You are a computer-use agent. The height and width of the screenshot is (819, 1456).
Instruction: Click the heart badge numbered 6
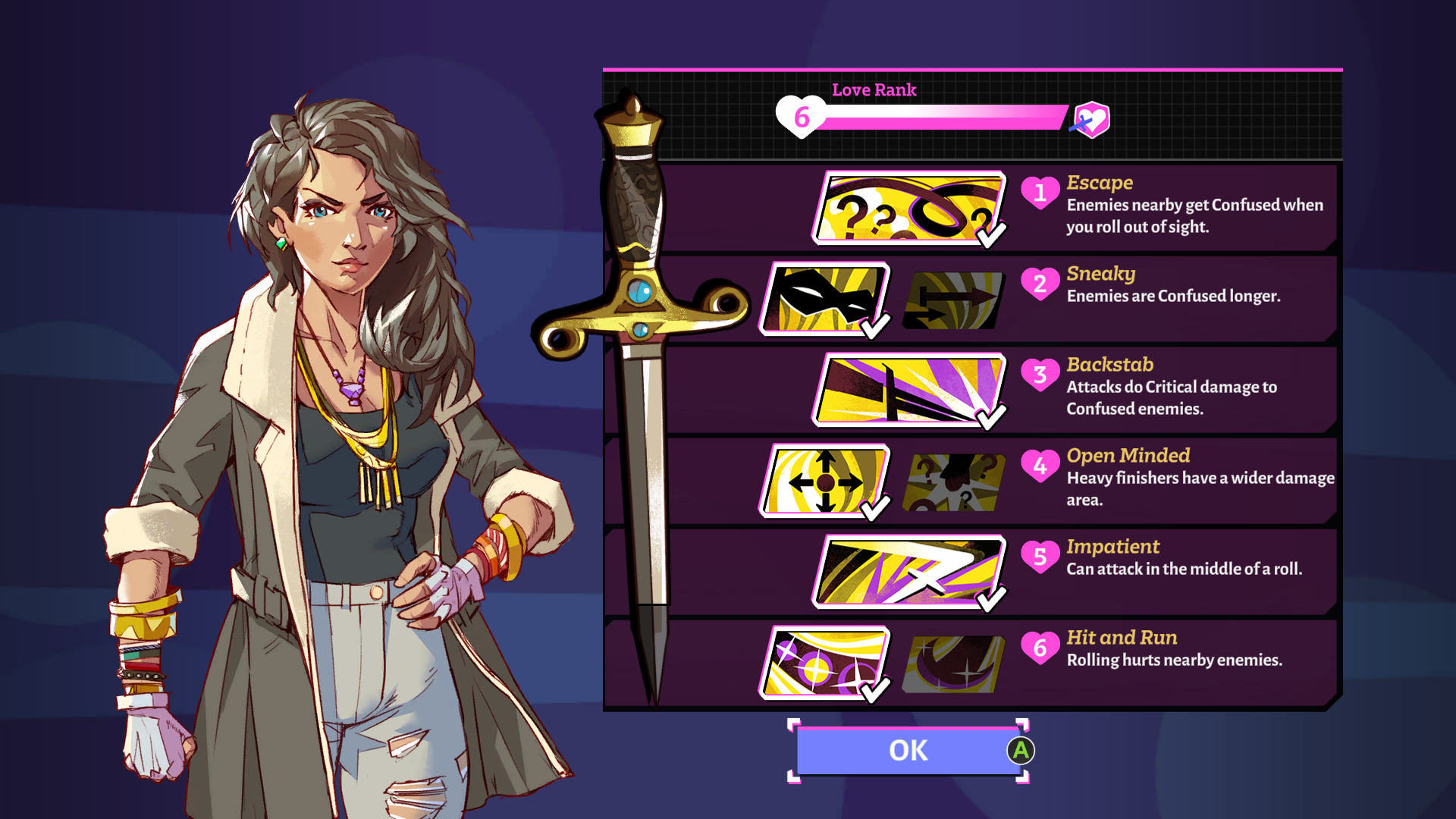(x=1042, y=648)
